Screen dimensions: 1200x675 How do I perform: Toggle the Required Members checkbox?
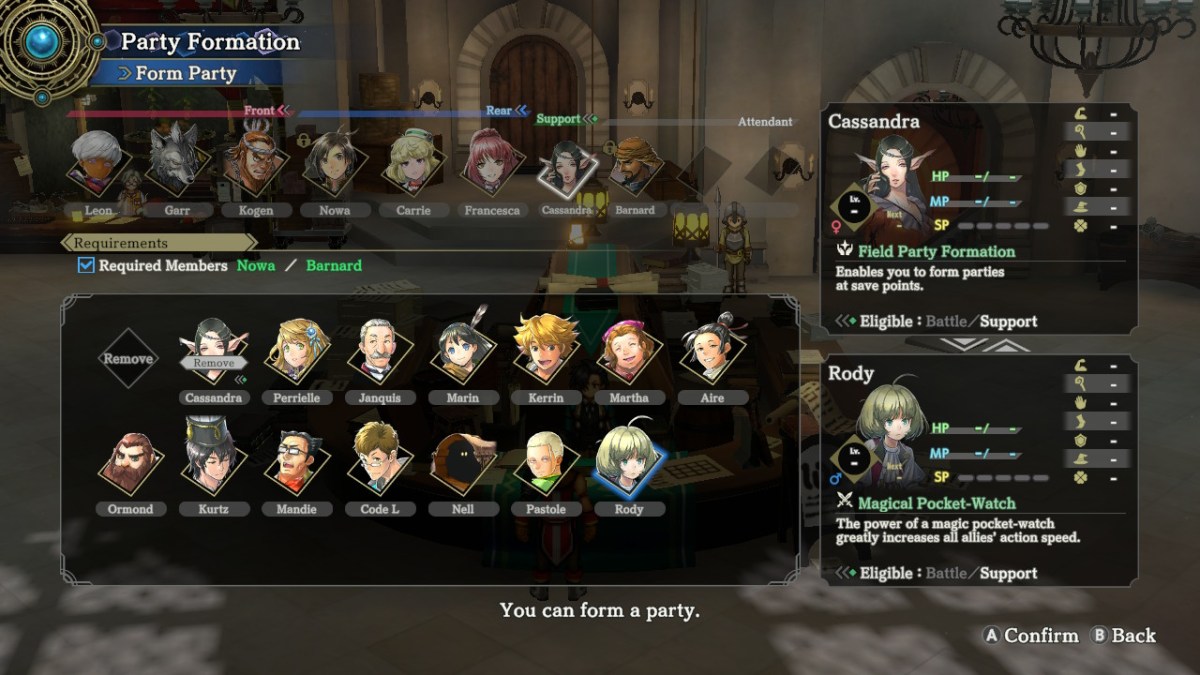pos(86,266)
